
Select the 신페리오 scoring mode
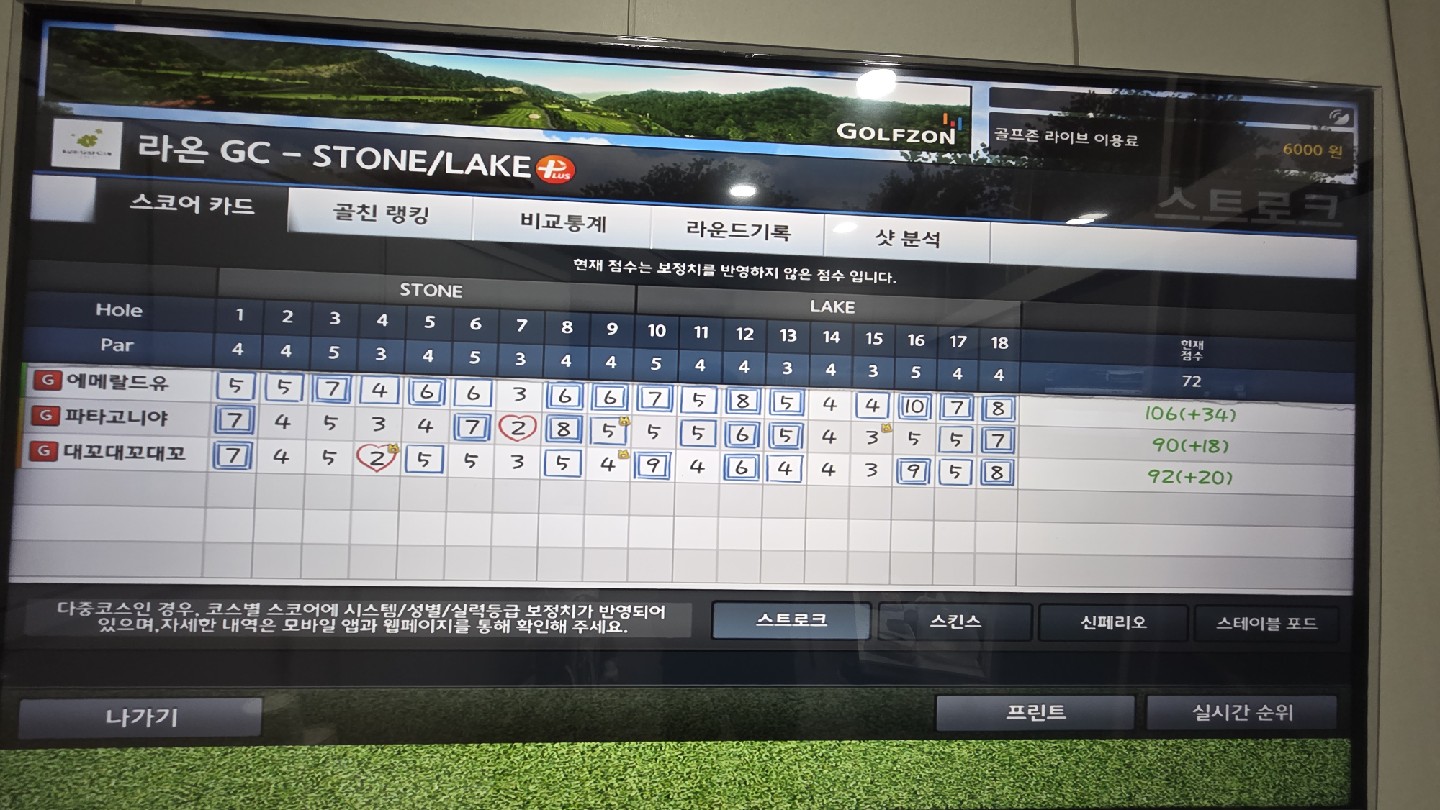[1113, 623]
